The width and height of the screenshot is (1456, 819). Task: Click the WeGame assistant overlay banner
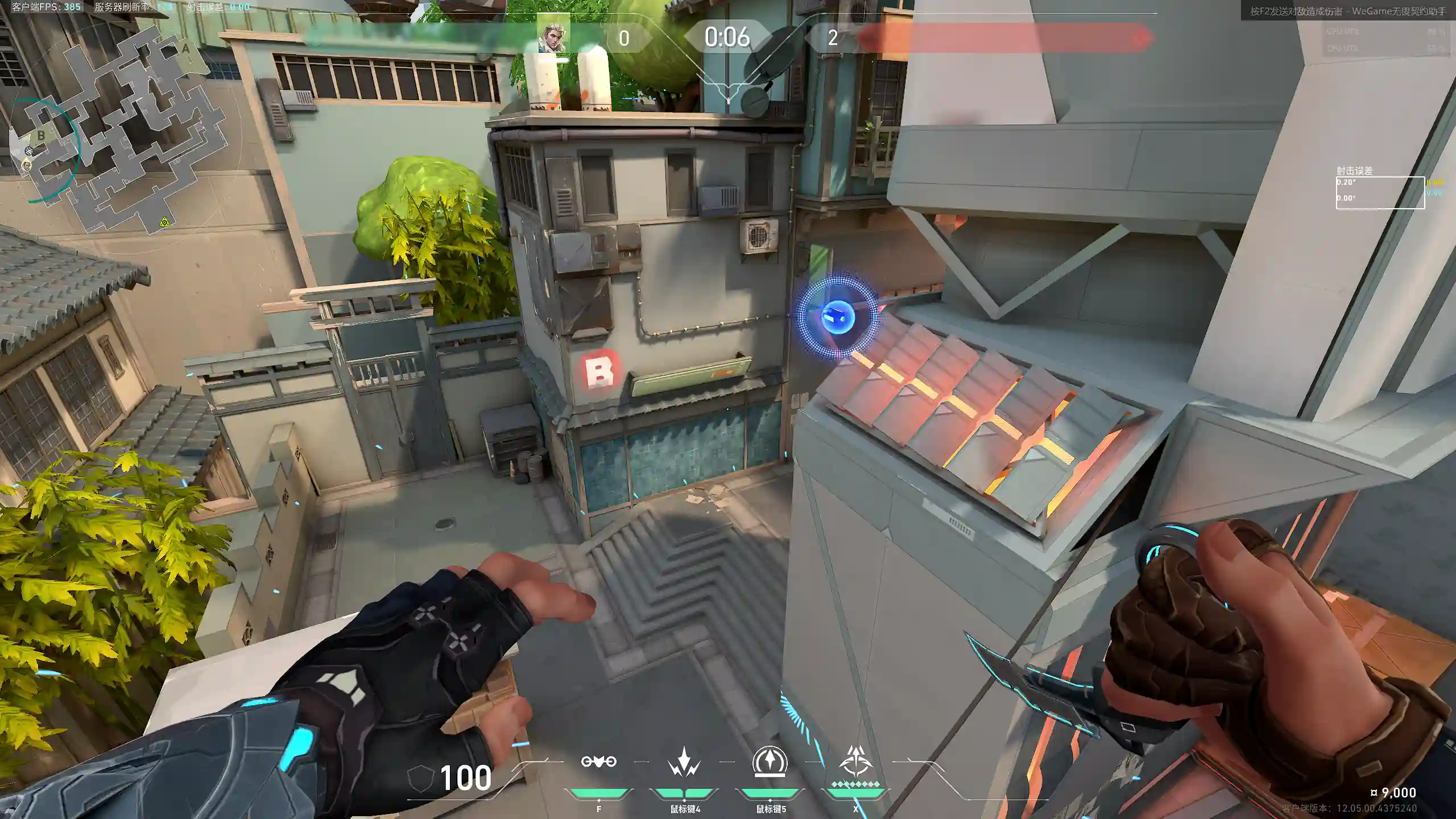(x=1347, y=11)
